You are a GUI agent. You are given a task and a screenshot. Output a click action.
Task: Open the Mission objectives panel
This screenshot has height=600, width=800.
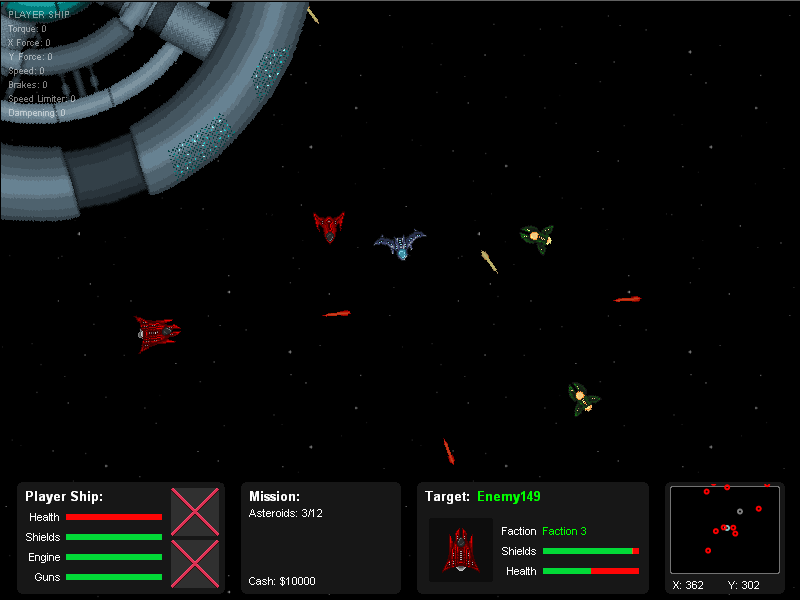tap(320, 538)
